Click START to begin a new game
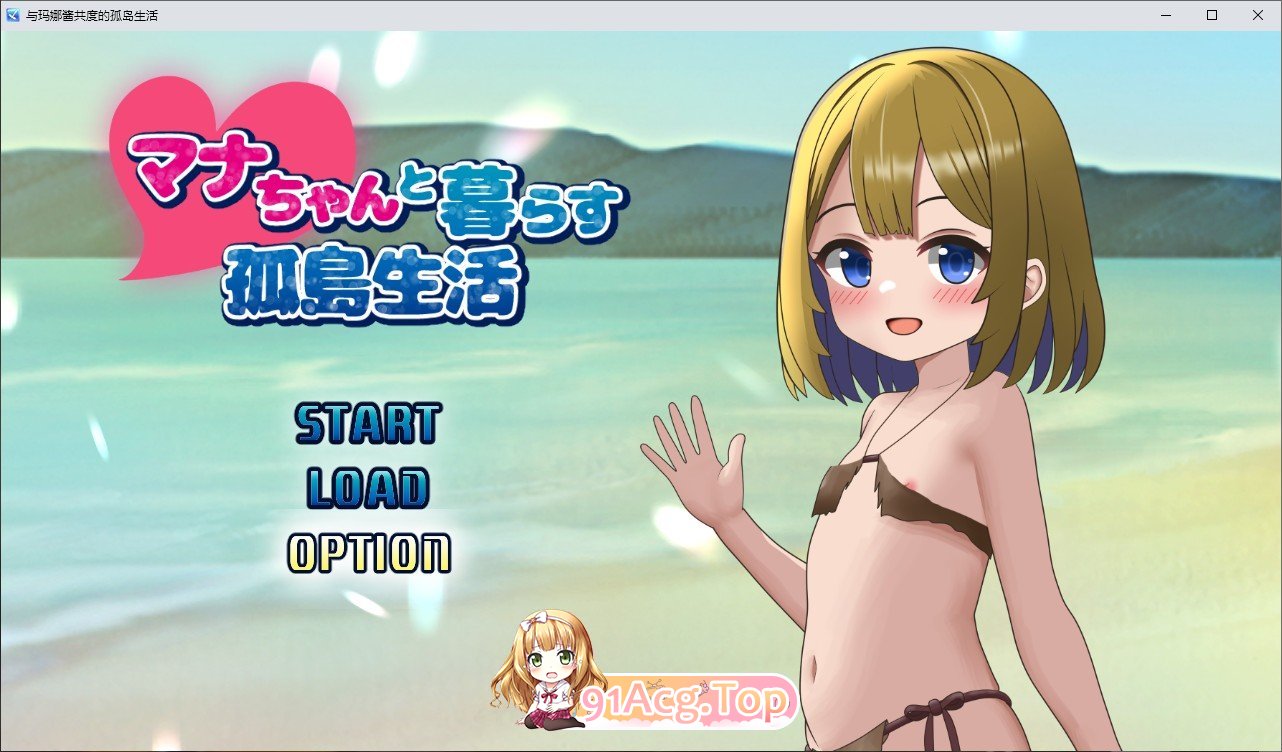This screenshot has height=752, width=1282. [368, 425]
